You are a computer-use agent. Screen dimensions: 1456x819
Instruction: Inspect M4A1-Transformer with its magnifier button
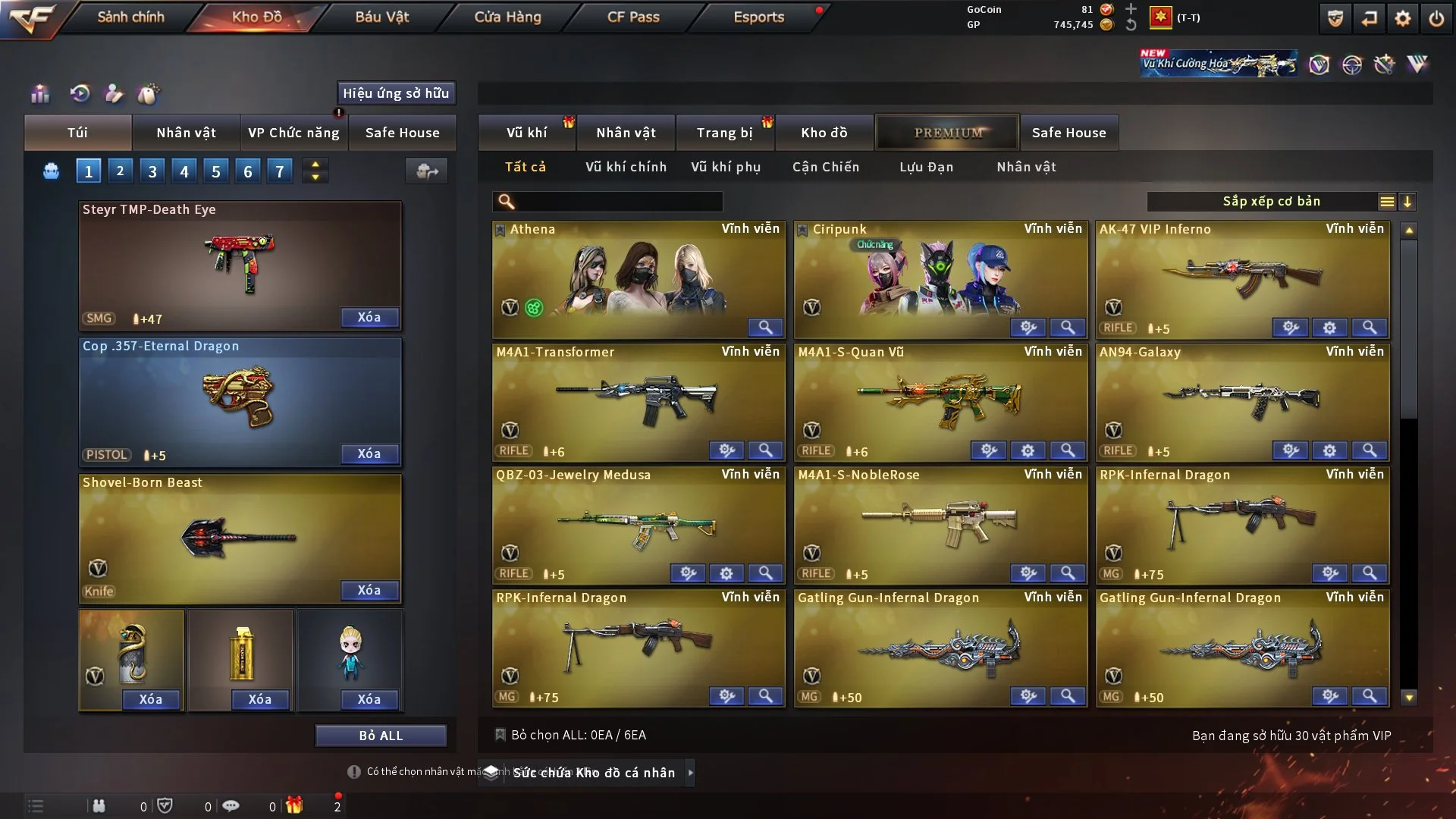click(x=765, y=450)
